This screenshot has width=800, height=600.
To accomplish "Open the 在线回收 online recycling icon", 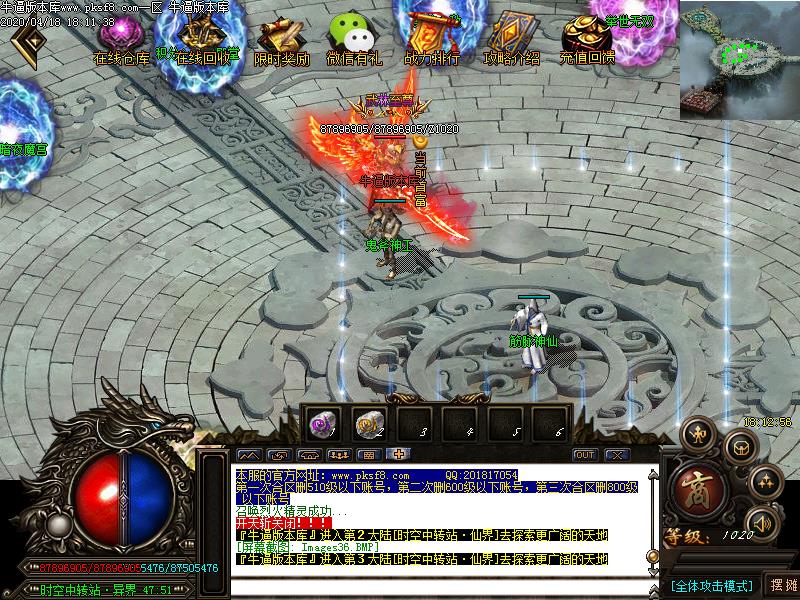I will coord(207,40).
